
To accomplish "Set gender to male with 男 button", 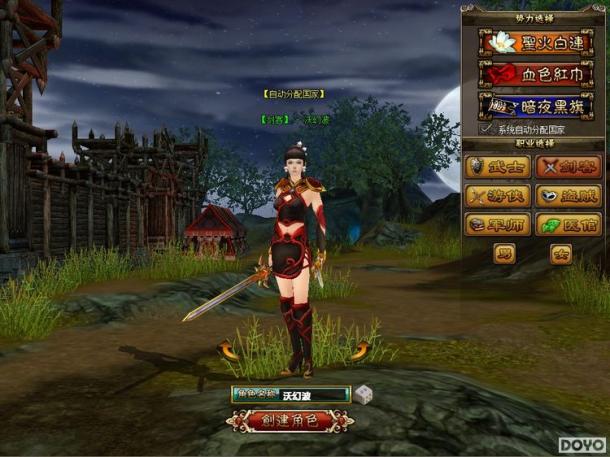I will tap(505, 253).
